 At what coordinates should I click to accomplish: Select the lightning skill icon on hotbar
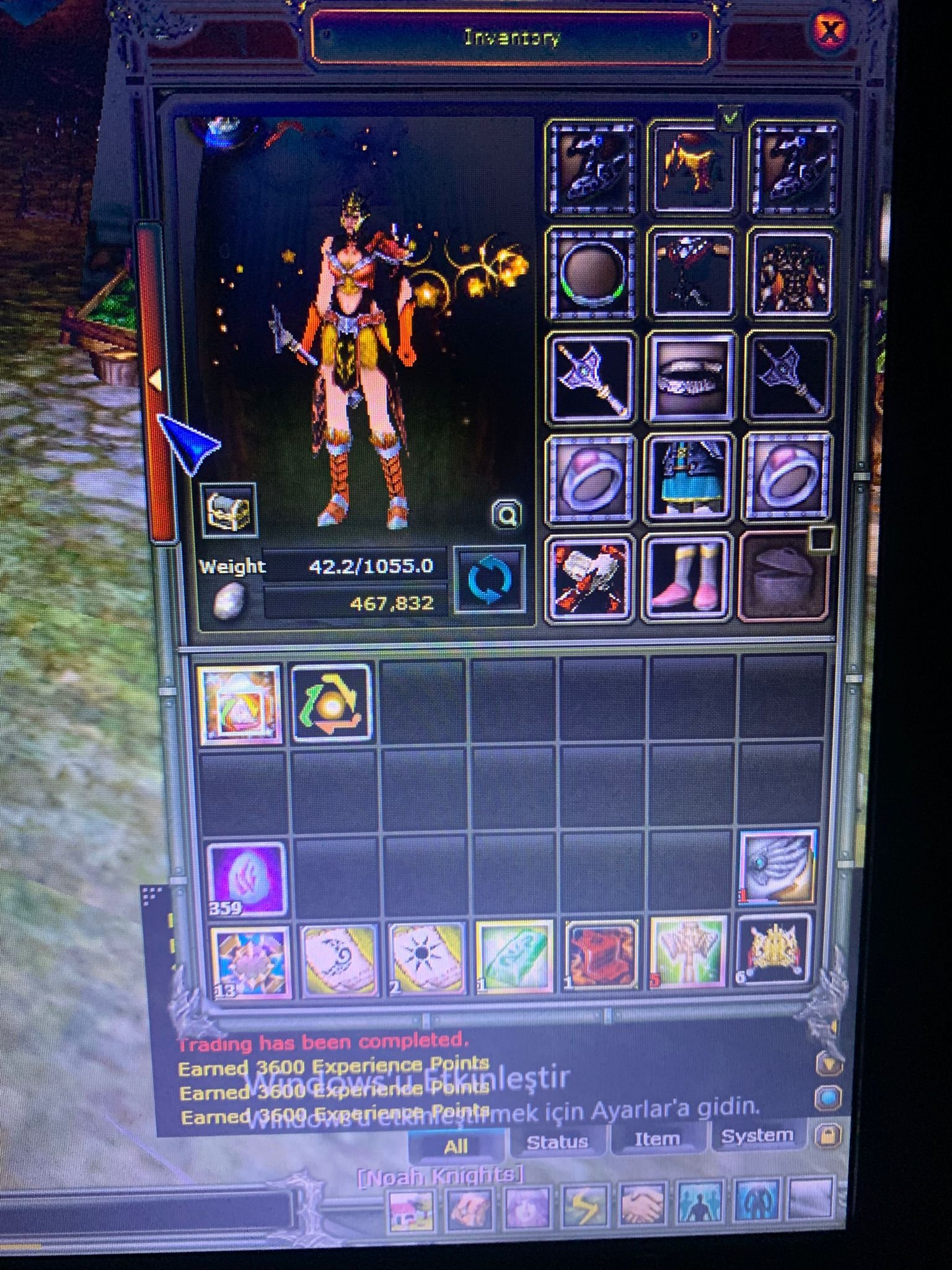586,1204
